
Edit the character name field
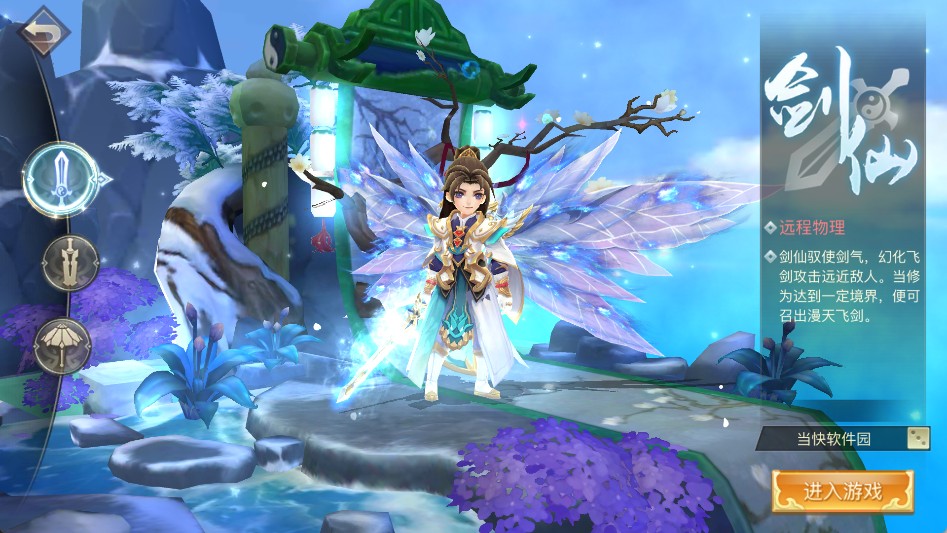pyautogui.click(x=832, y=438)
